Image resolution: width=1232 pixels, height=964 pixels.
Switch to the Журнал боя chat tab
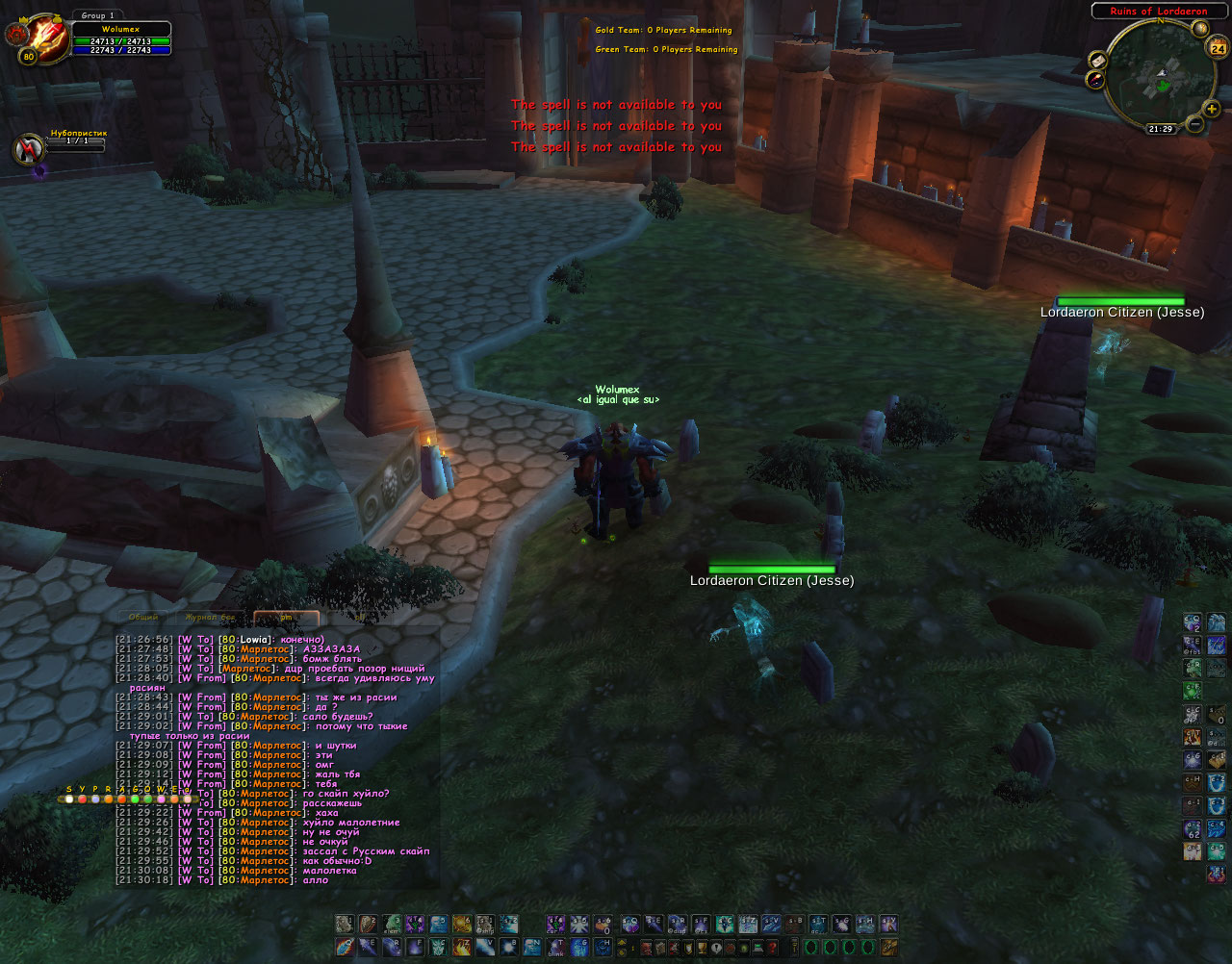point(209,617)
